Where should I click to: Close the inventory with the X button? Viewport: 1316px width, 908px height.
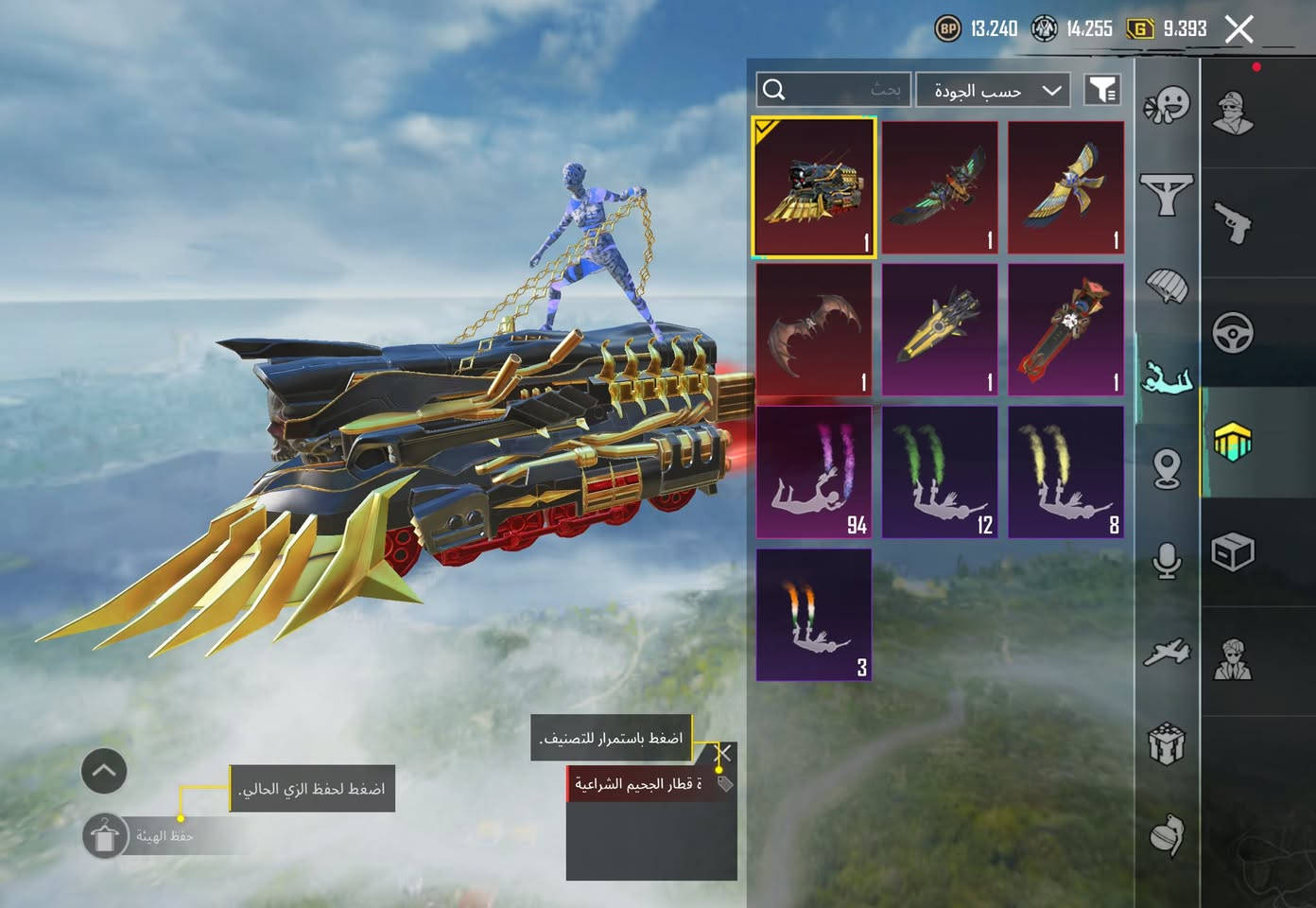[1238, 29]
